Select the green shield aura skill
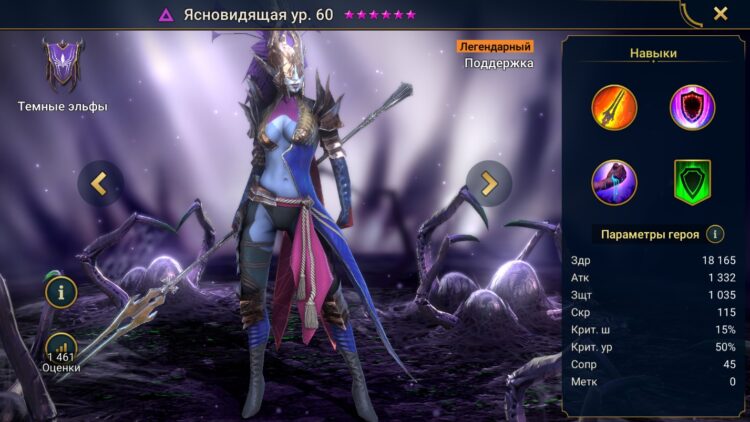The height and width of the screenshot is (422, 750). point(692,182)
